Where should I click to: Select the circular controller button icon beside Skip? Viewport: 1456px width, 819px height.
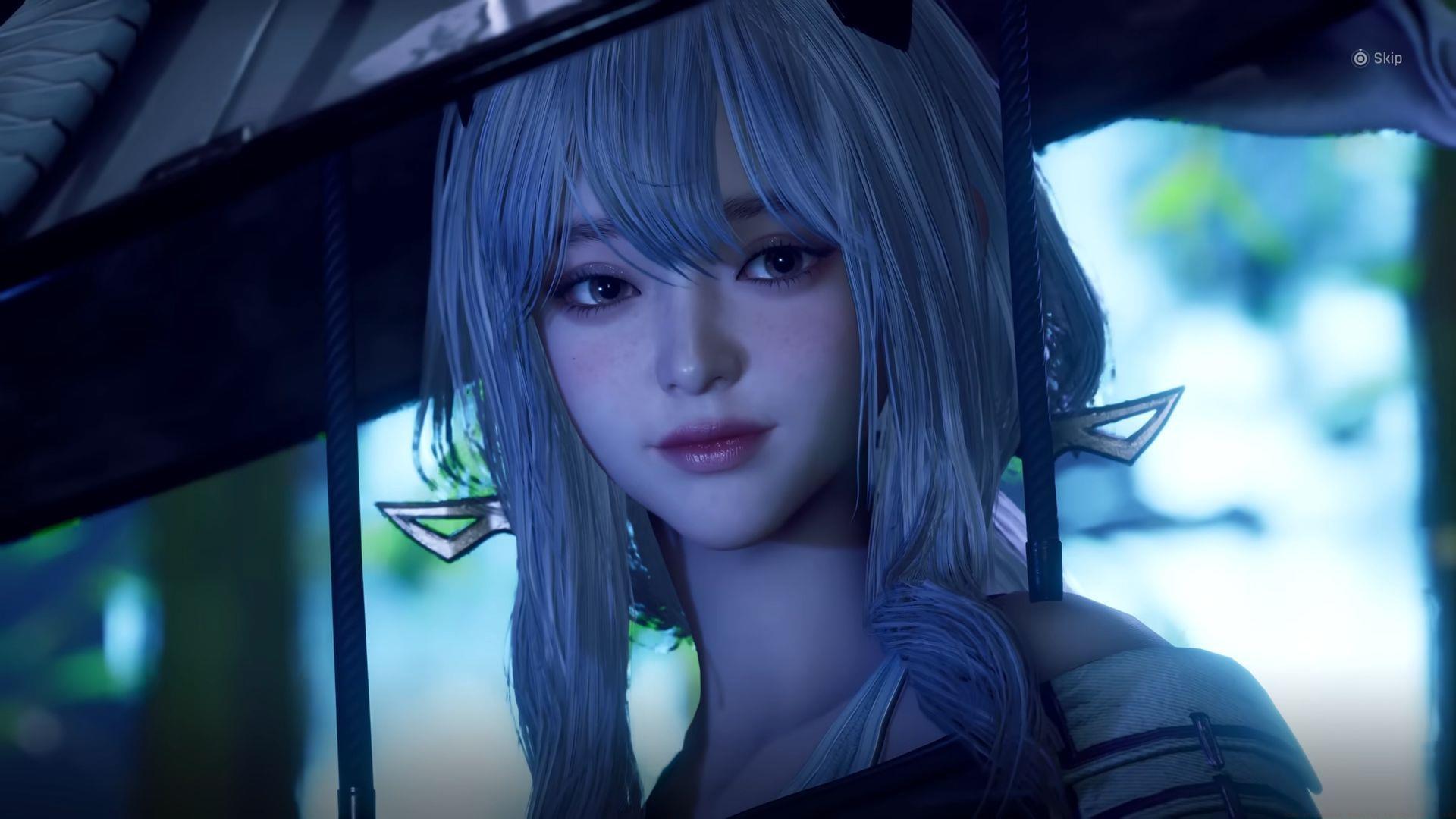[x=1360, y=57]
